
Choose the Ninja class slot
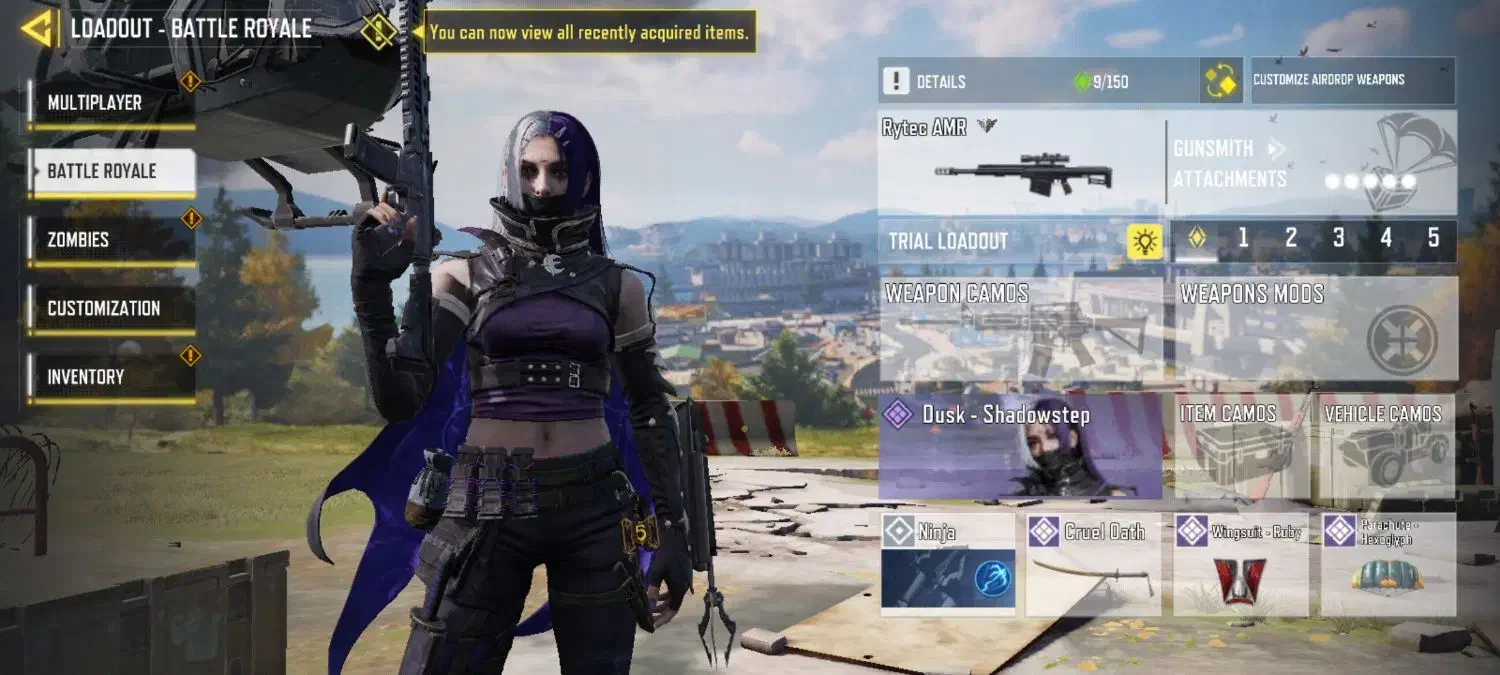pos(948,564)
